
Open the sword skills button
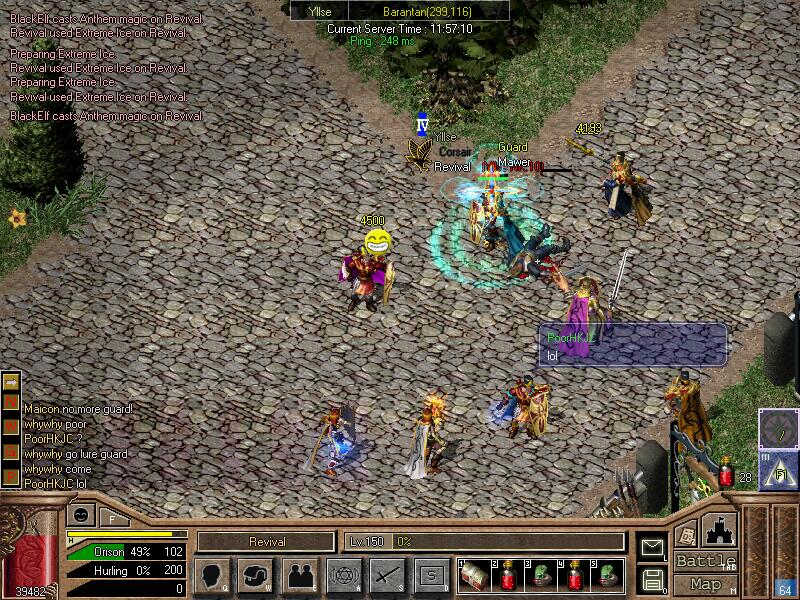point(387,575)
